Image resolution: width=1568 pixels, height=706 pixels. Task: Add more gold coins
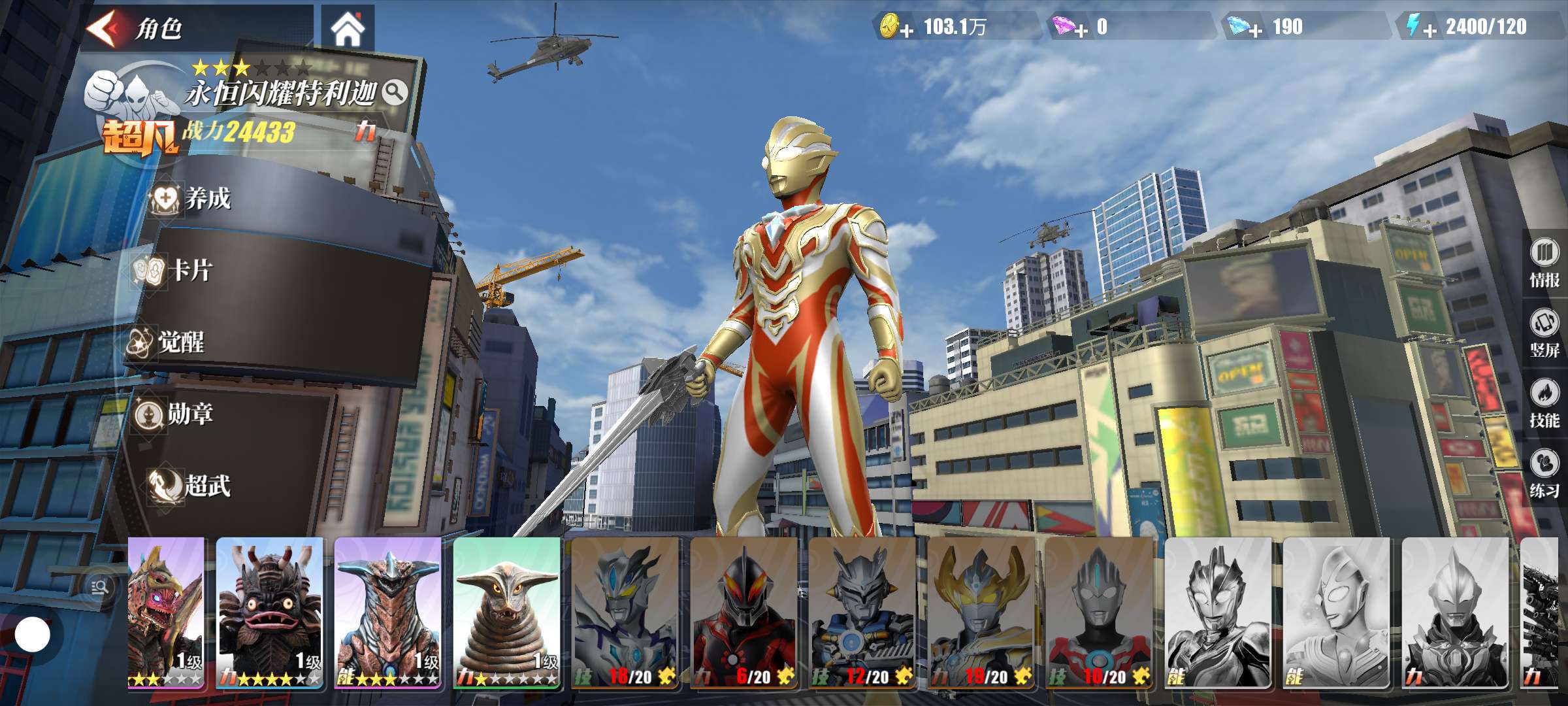(907, 30)
